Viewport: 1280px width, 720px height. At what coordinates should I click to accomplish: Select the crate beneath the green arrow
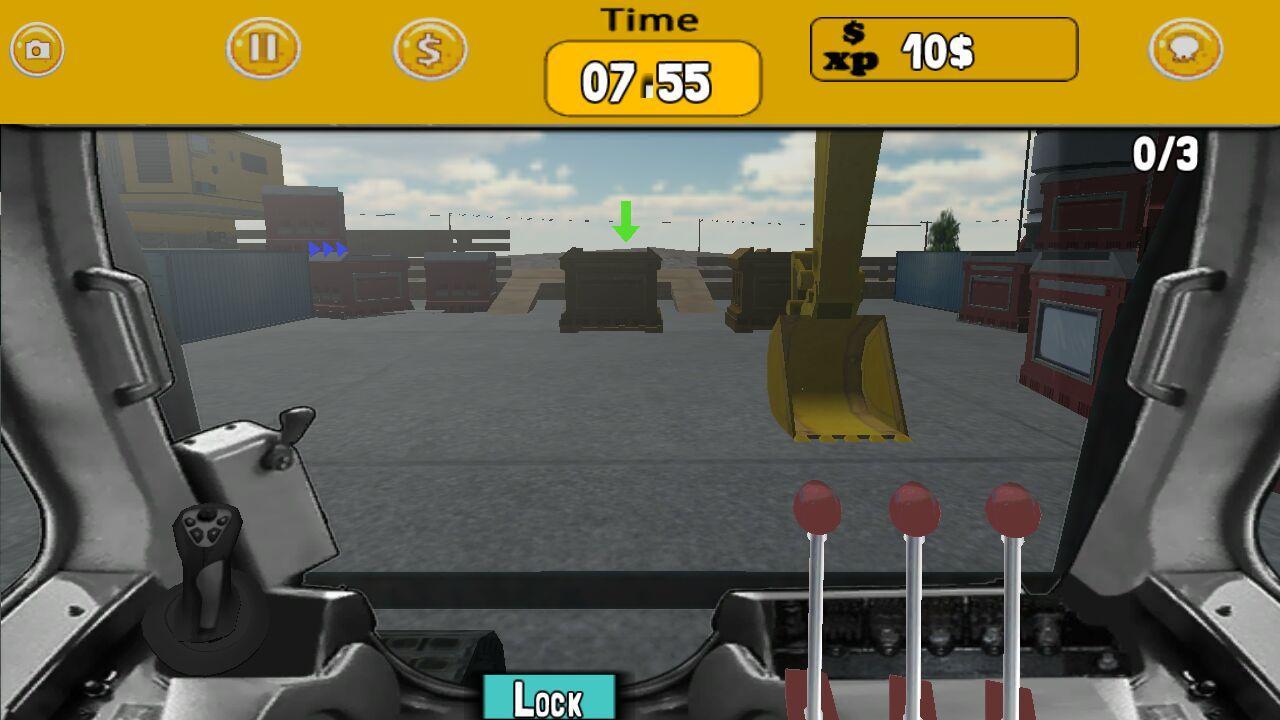[x=610, y=290]
